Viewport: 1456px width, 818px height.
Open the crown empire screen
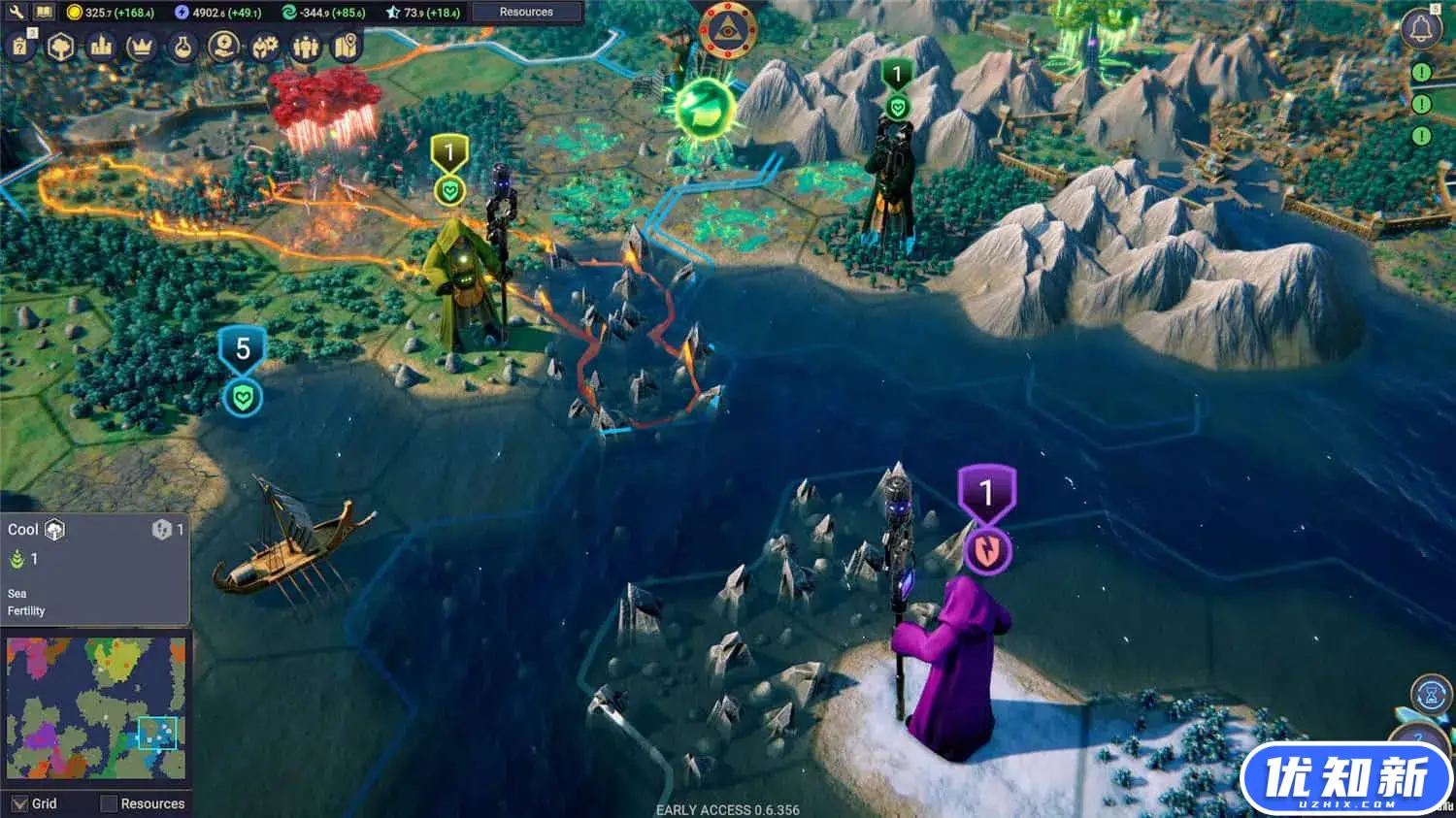[x=142, y=47]
